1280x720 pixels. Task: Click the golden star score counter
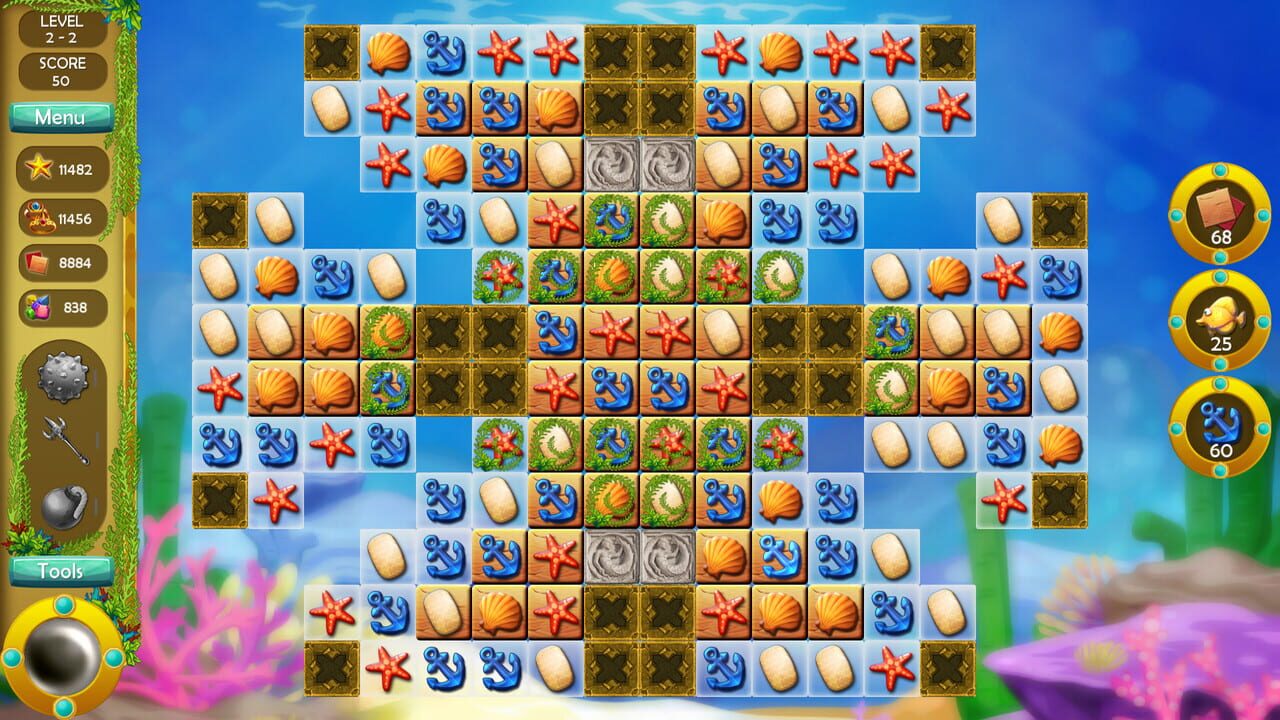coord(60,170)
